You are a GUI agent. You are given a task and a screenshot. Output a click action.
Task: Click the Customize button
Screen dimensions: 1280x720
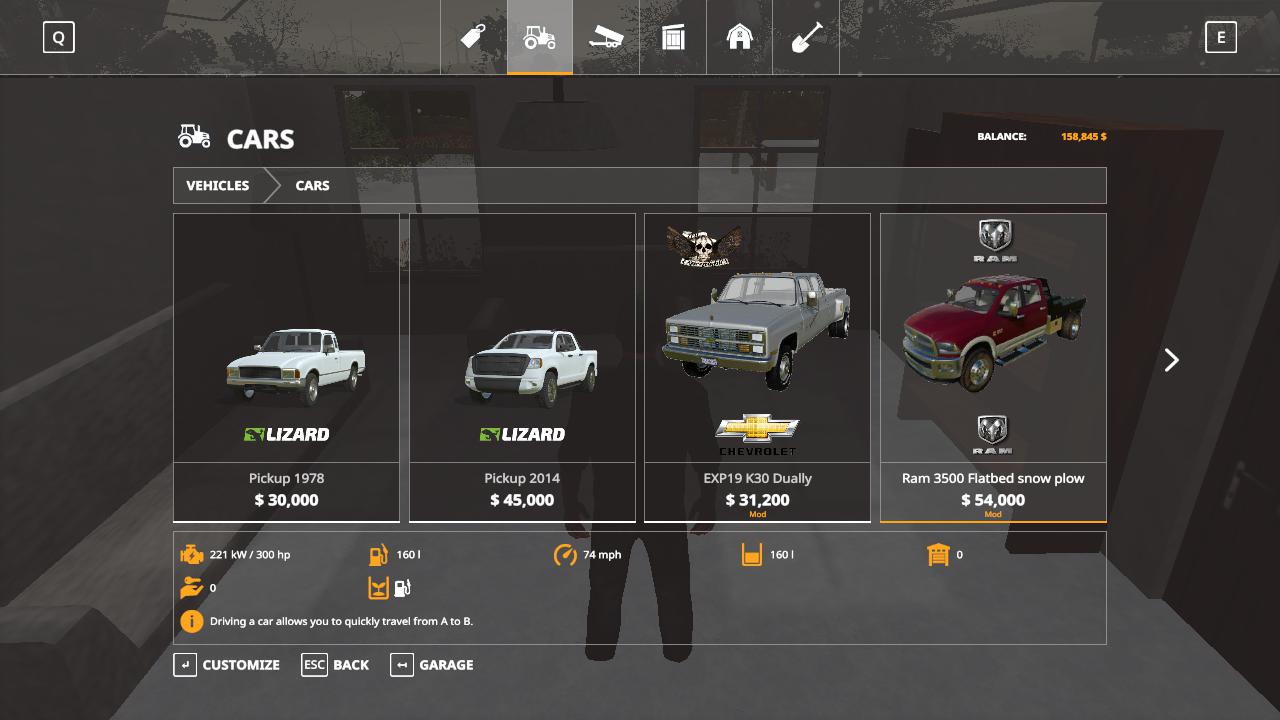228,665
